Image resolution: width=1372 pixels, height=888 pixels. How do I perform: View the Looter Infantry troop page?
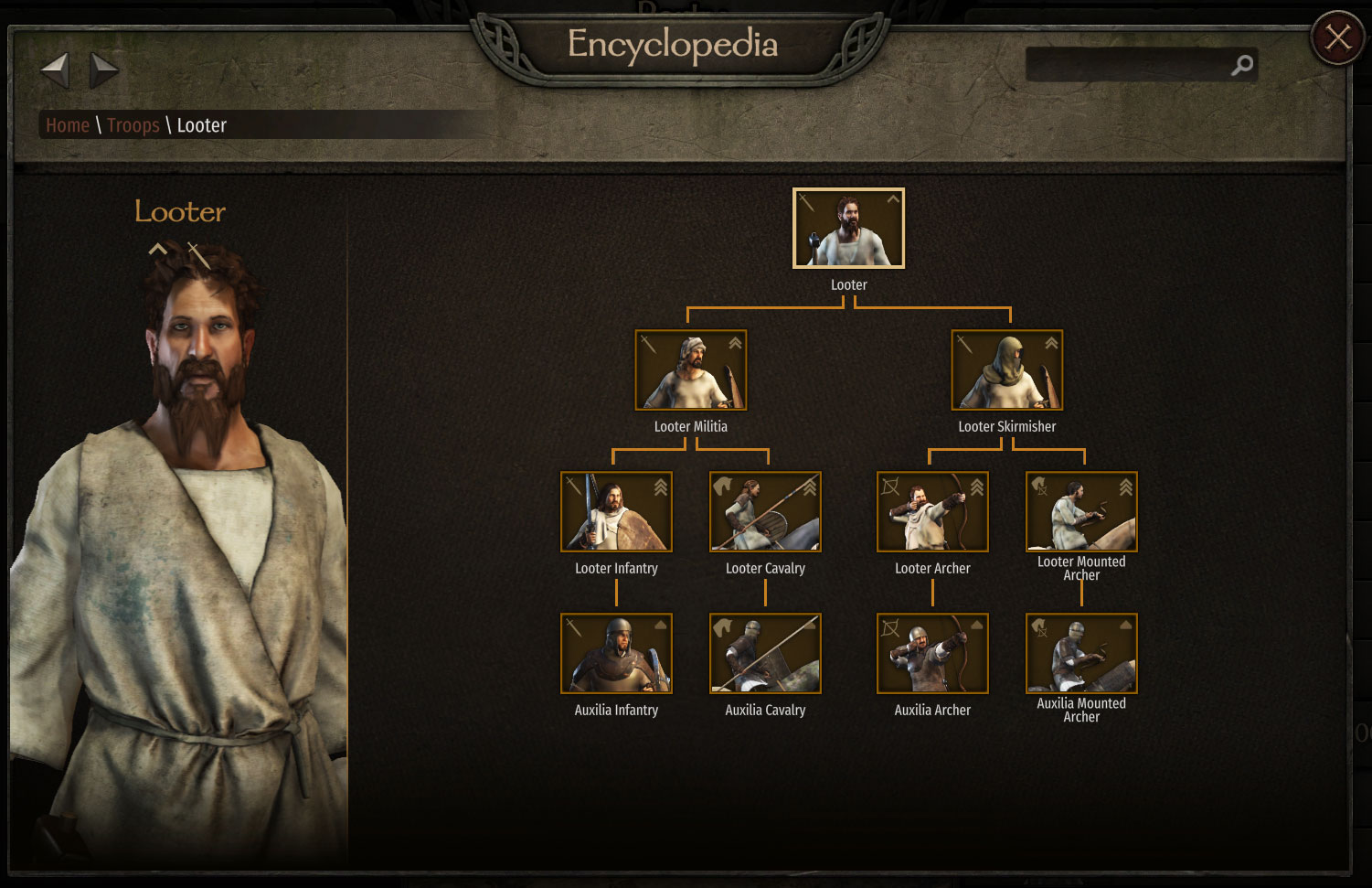pos(616,512)
